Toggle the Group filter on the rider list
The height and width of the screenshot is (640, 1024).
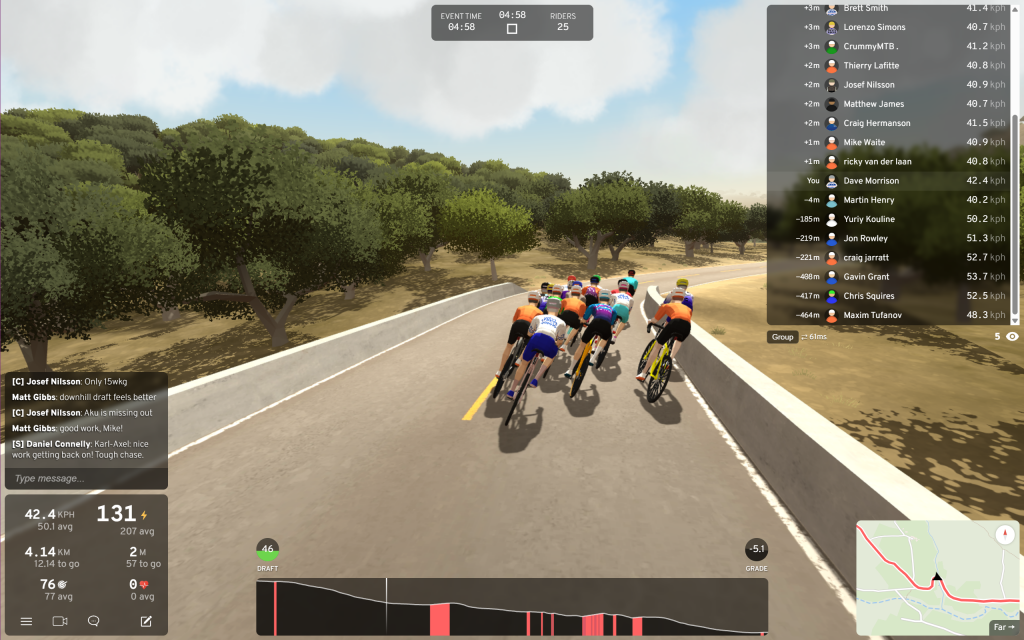coord(782,337)
